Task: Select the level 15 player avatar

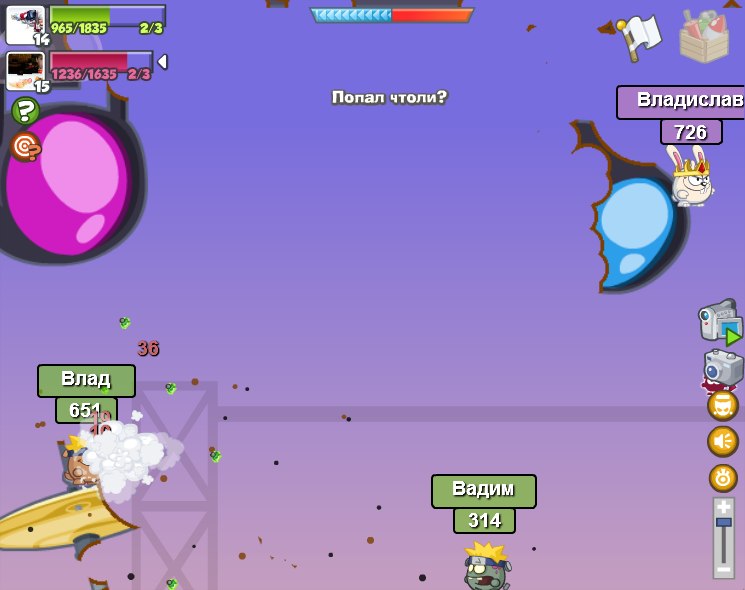Action: pos(25,71)
